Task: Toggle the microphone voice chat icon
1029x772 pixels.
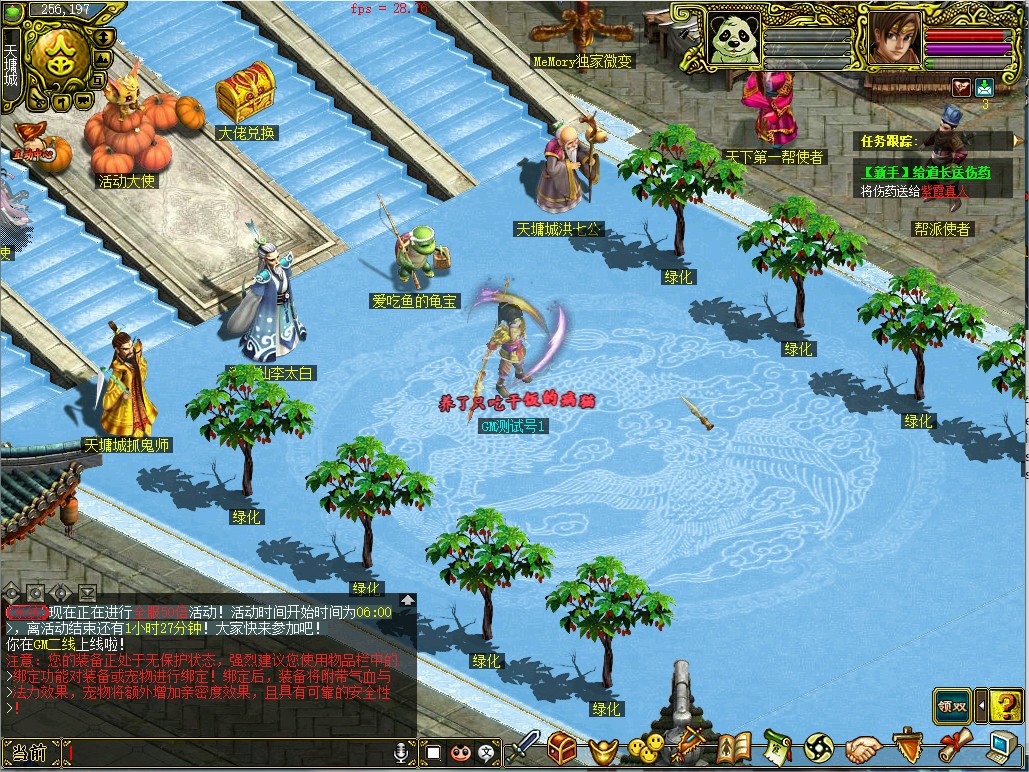Action: (x=401, y=752)
